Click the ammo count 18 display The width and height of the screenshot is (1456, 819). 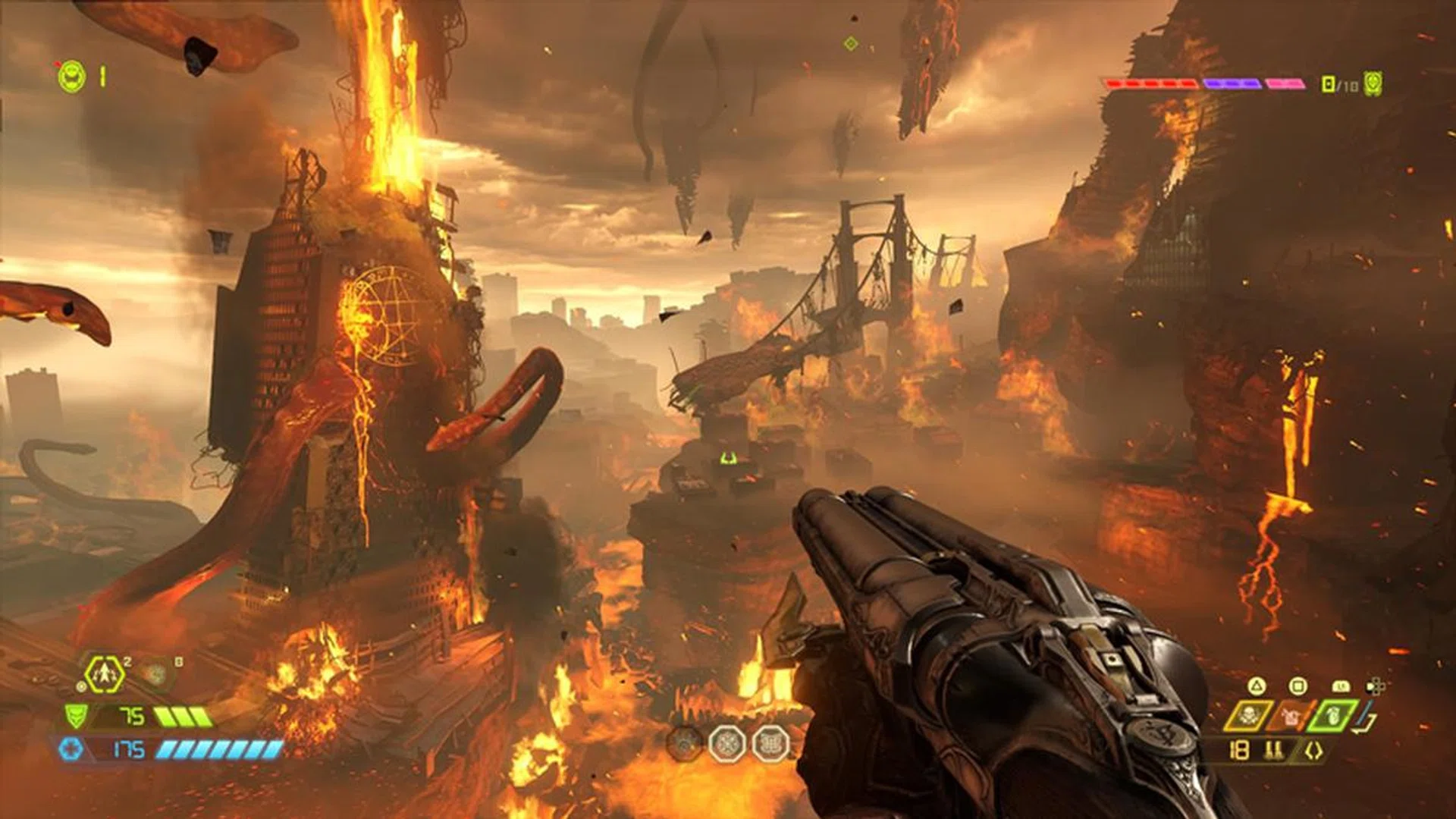tap(1239, 750)
